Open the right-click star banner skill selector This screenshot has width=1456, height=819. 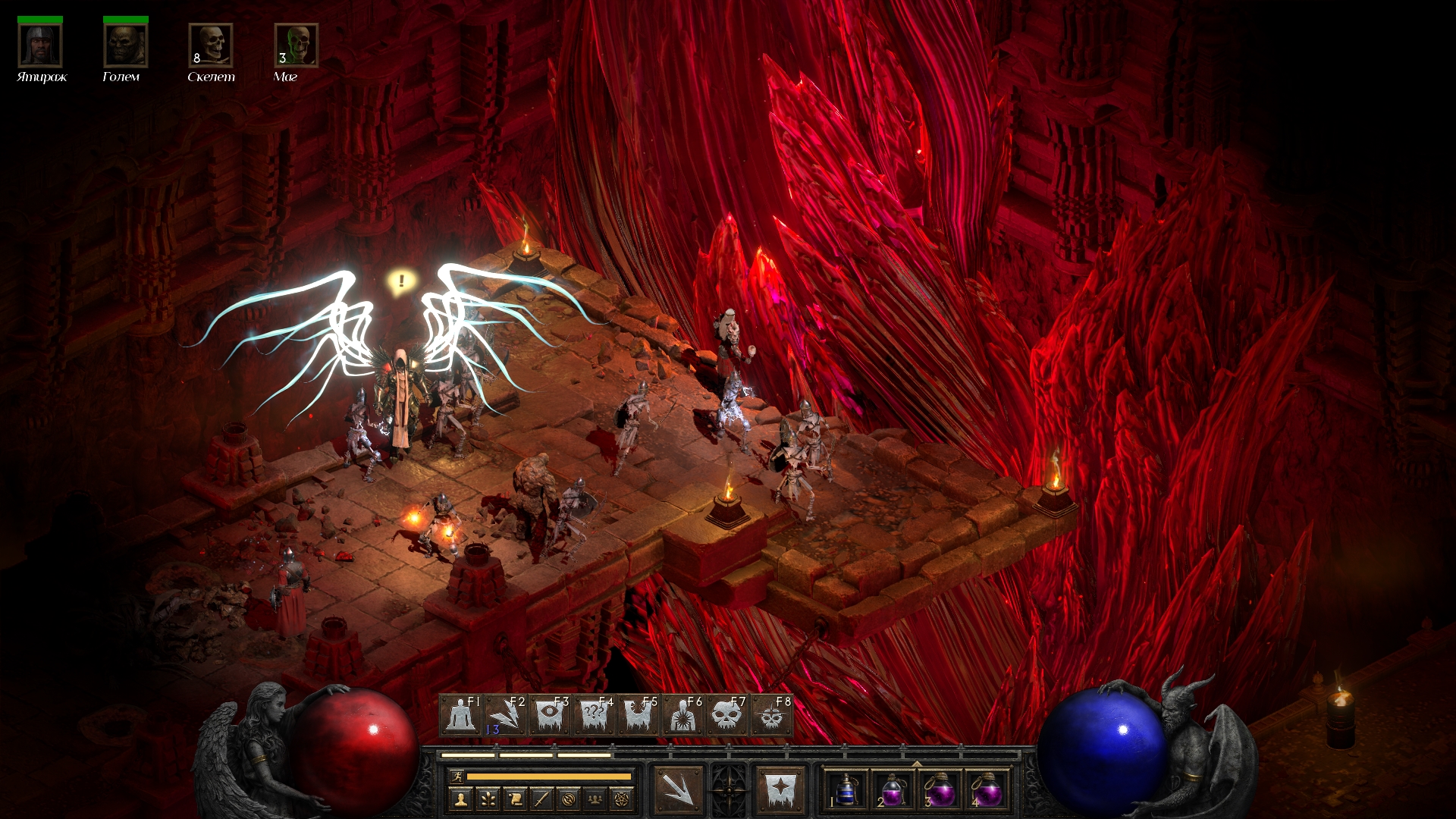click(780, 789)
